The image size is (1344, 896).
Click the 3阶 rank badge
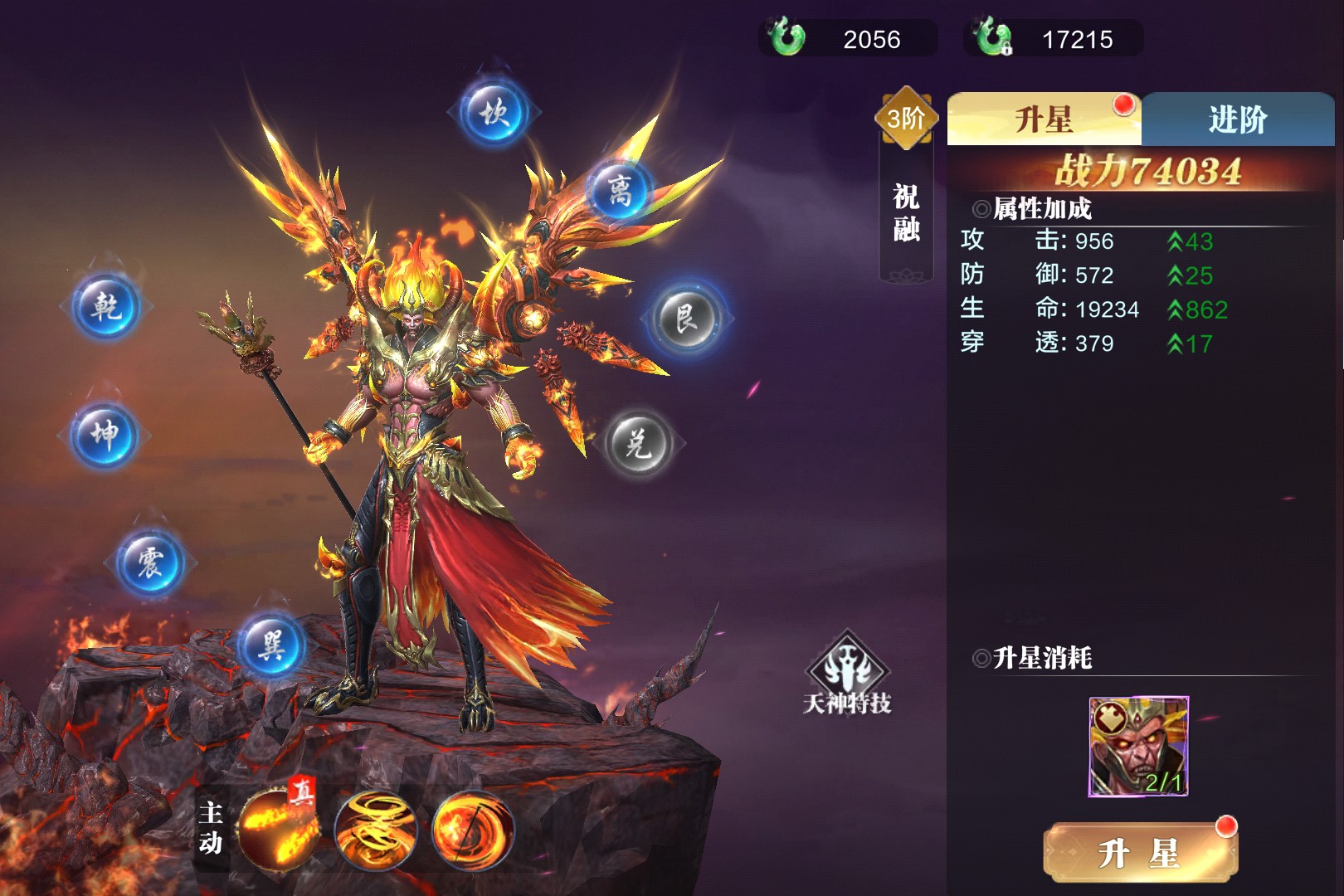[x=906, y=119]
